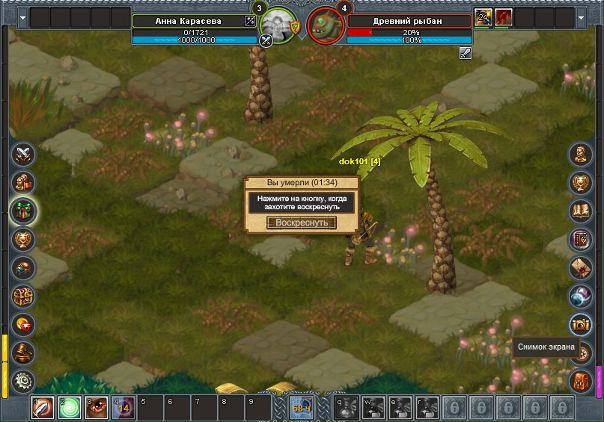This screenshot has width=604, height=422.
Task: Take a screenshot with the camera icon
Action: point(581,325)
